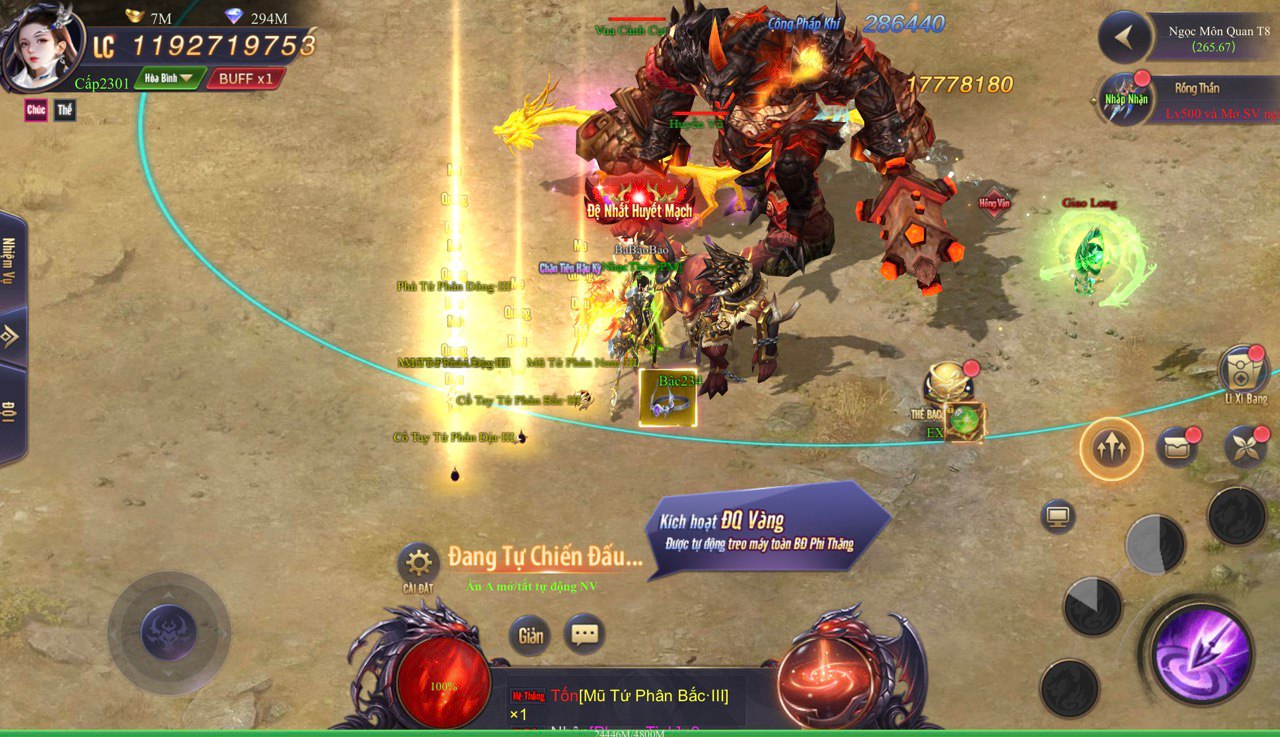Viewport: 1280px width, 737px height.
Task: Open the four-petal flower menu icon
Action: [1245, 447]
